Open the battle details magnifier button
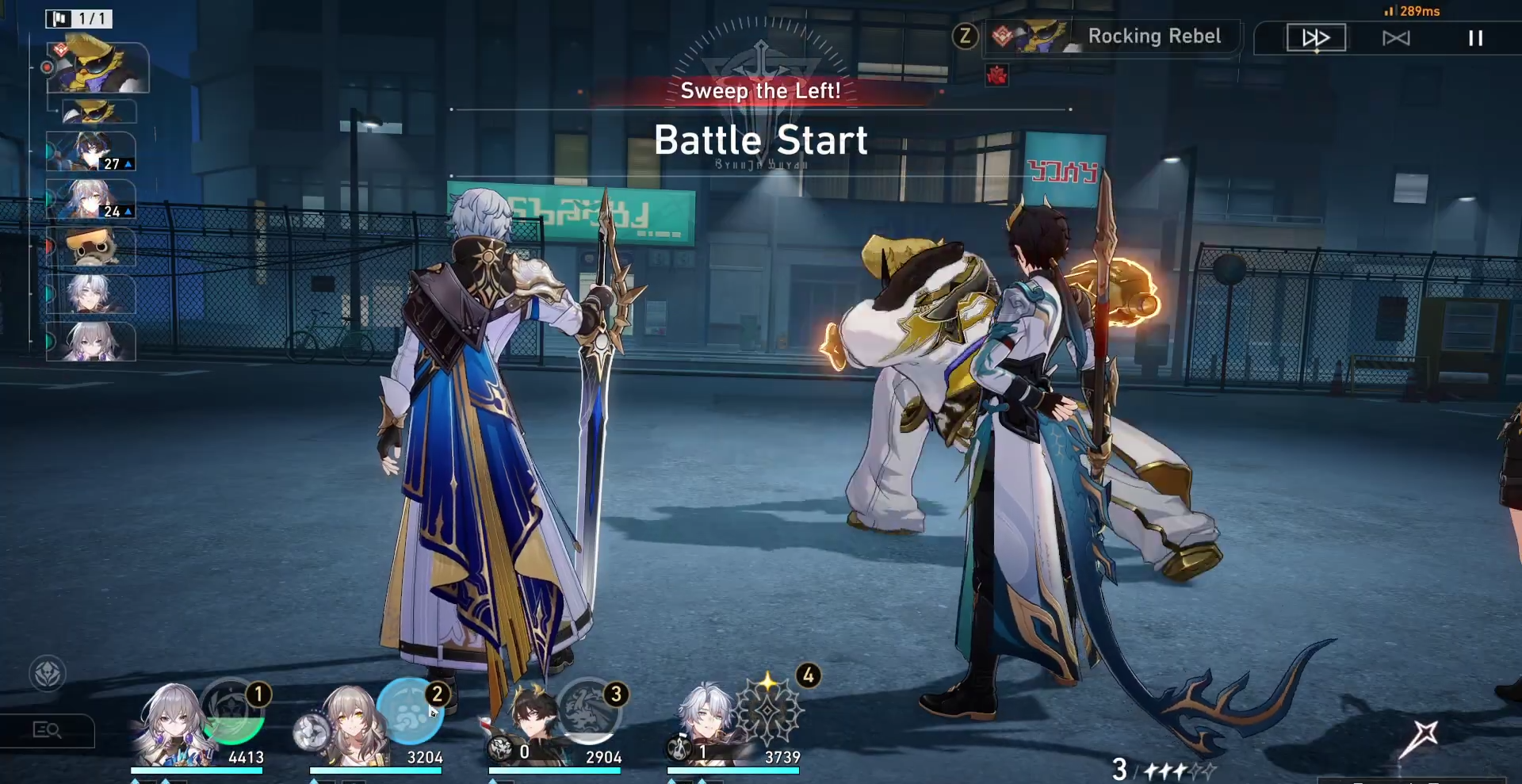1522x784 pixels. pyautogui.click(x=47, y=730)
